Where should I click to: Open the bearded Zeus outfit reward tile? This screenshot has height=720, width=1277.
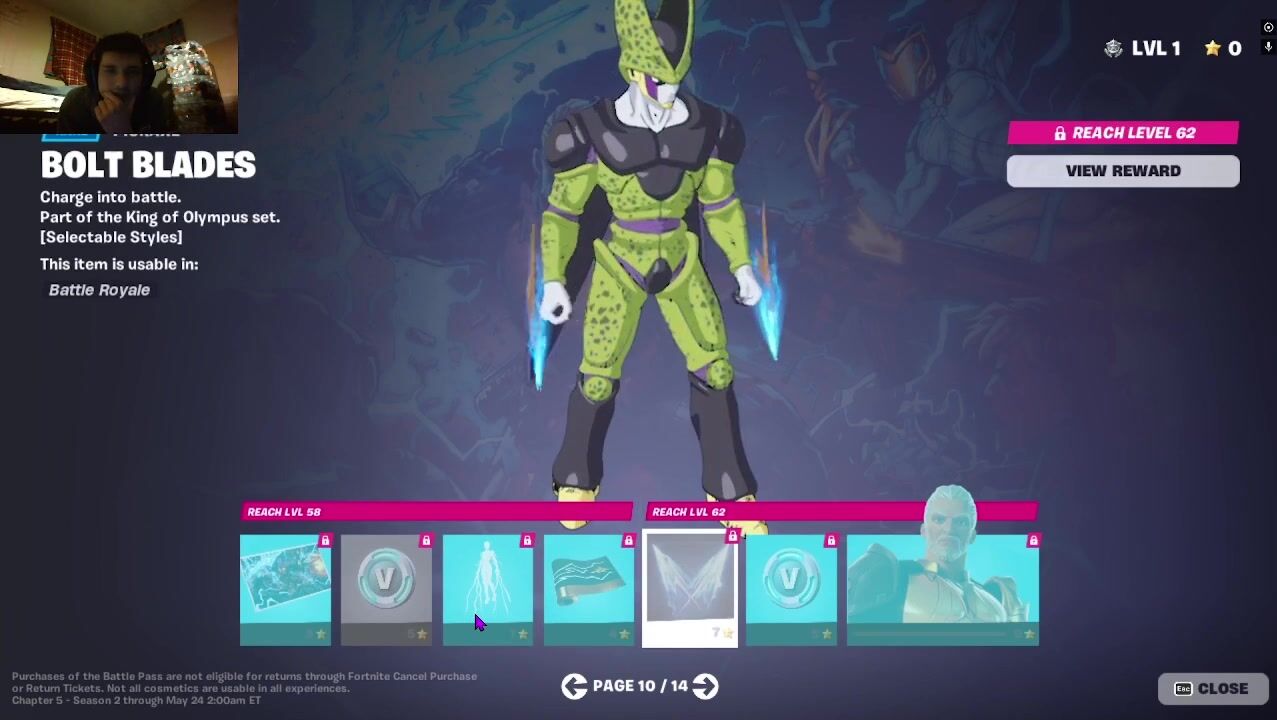point(942,589)
